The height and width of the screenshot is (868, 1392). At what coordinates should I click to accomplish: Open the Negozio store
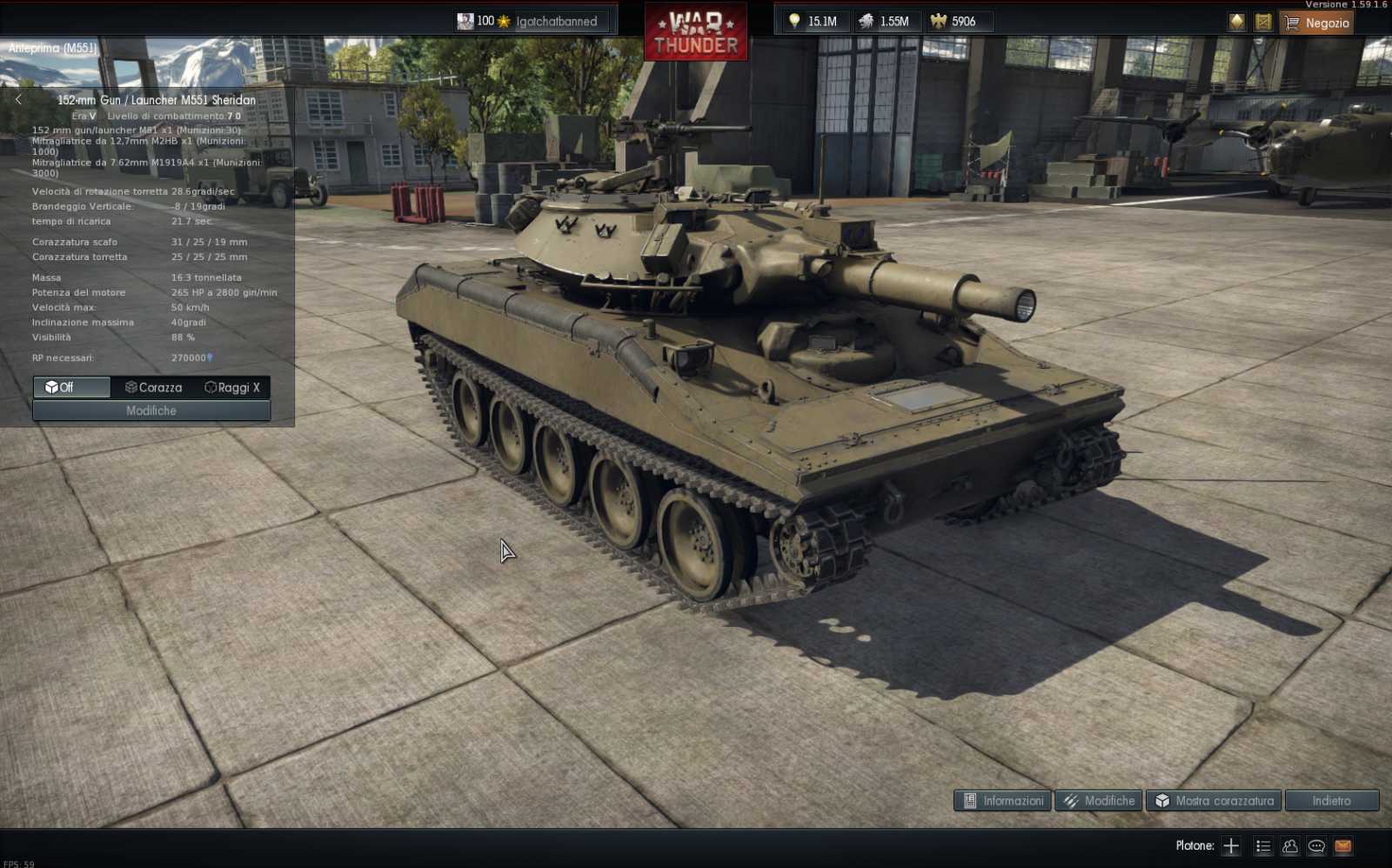click(1315, 23)
